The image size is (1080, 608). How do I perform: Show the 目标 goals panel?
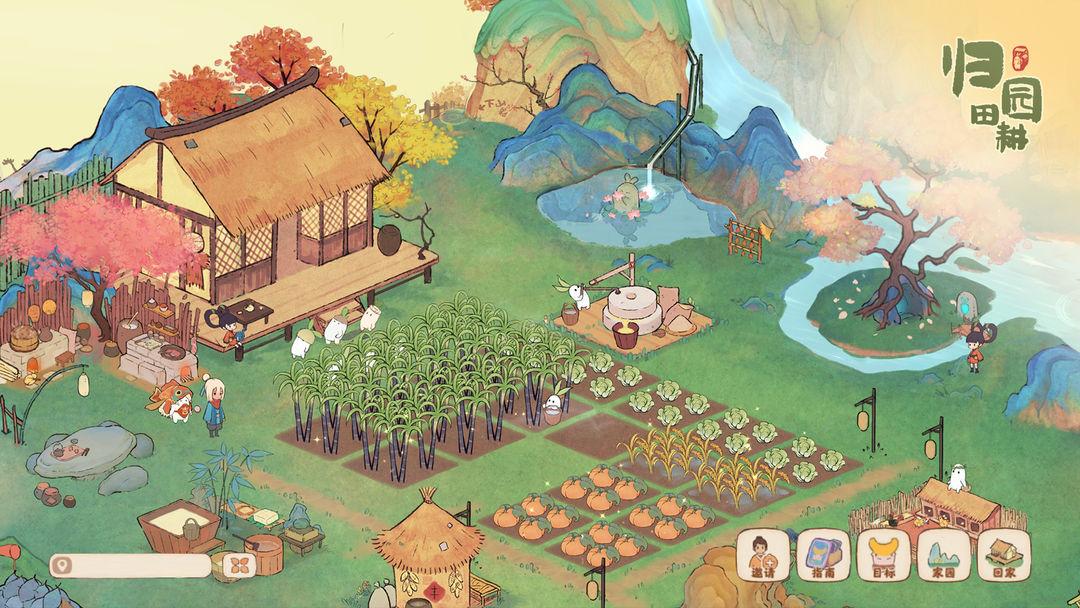885,555
